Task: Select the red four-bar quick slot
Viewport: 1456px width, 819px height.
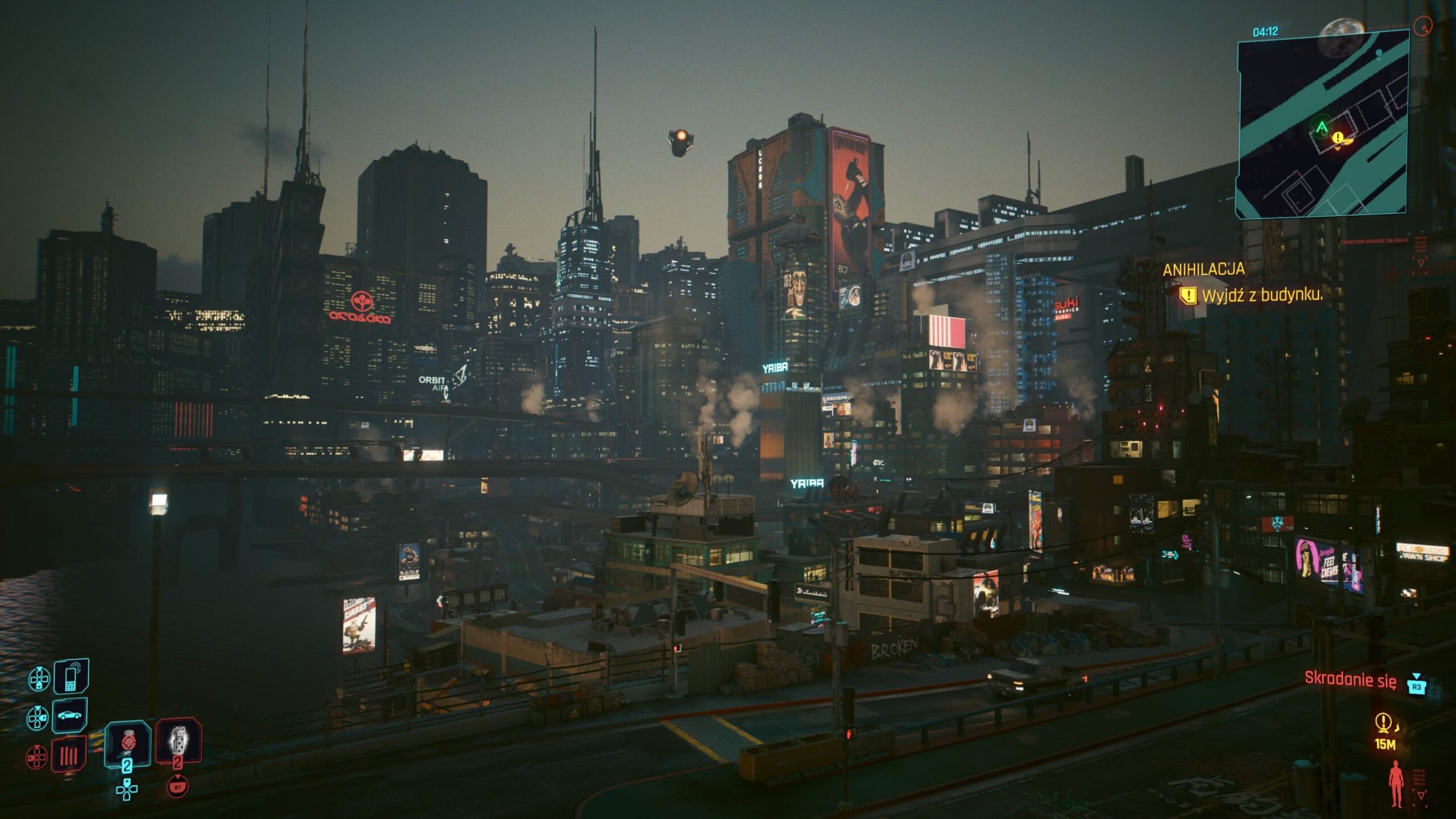Action: click(x=69, y=754)
